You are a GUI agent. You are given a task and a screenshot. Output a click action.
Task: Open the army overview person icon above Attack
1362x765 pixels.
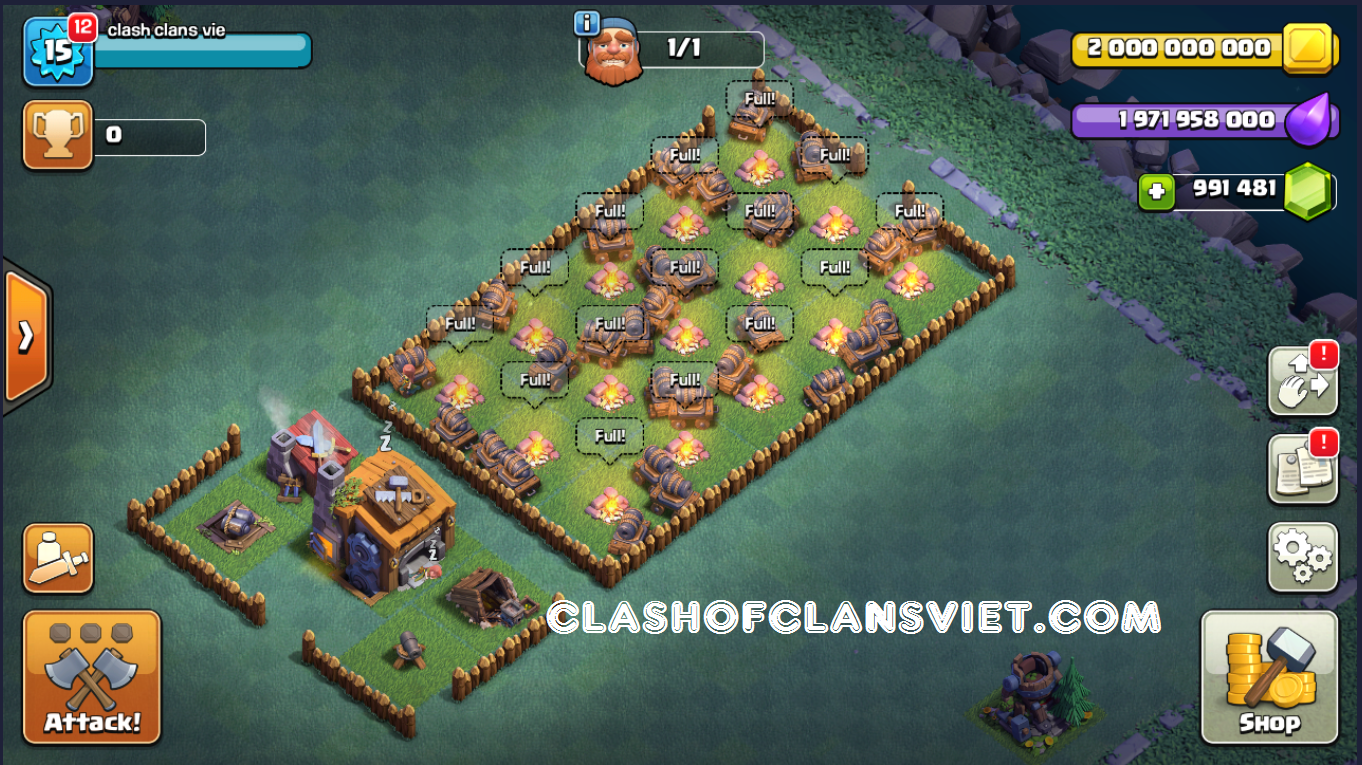tap(57, 557)
